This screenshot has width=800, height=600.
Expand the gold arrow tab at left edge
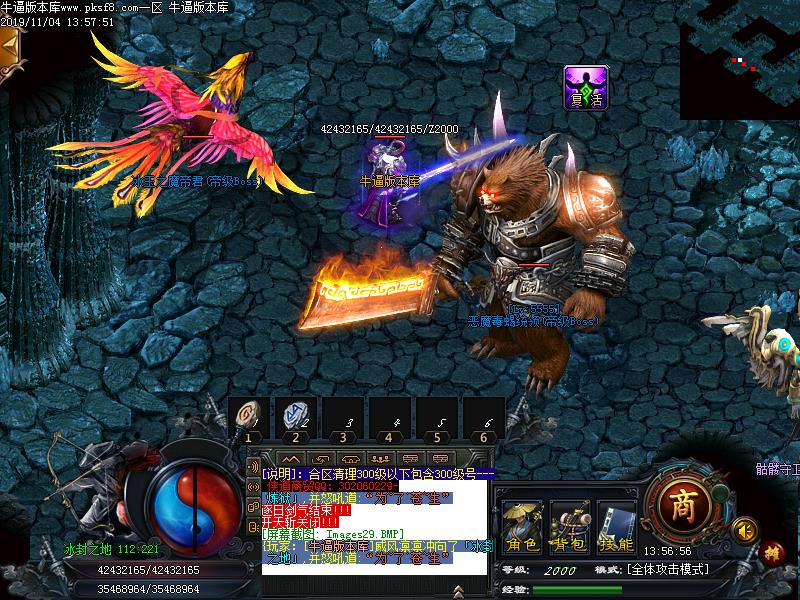(10, 45)
